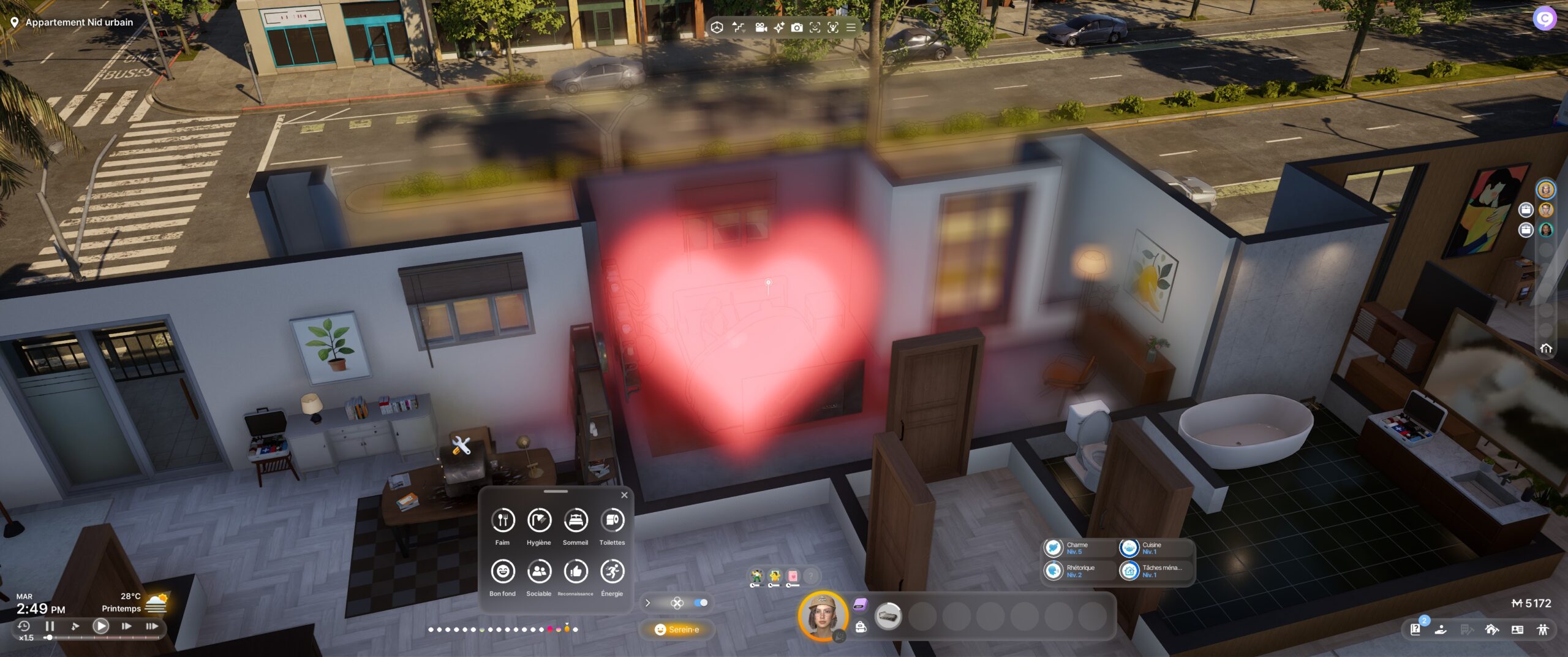This screenshot has width=1568, height=657.
Task: Pause the game time
Action: point(50,626)
